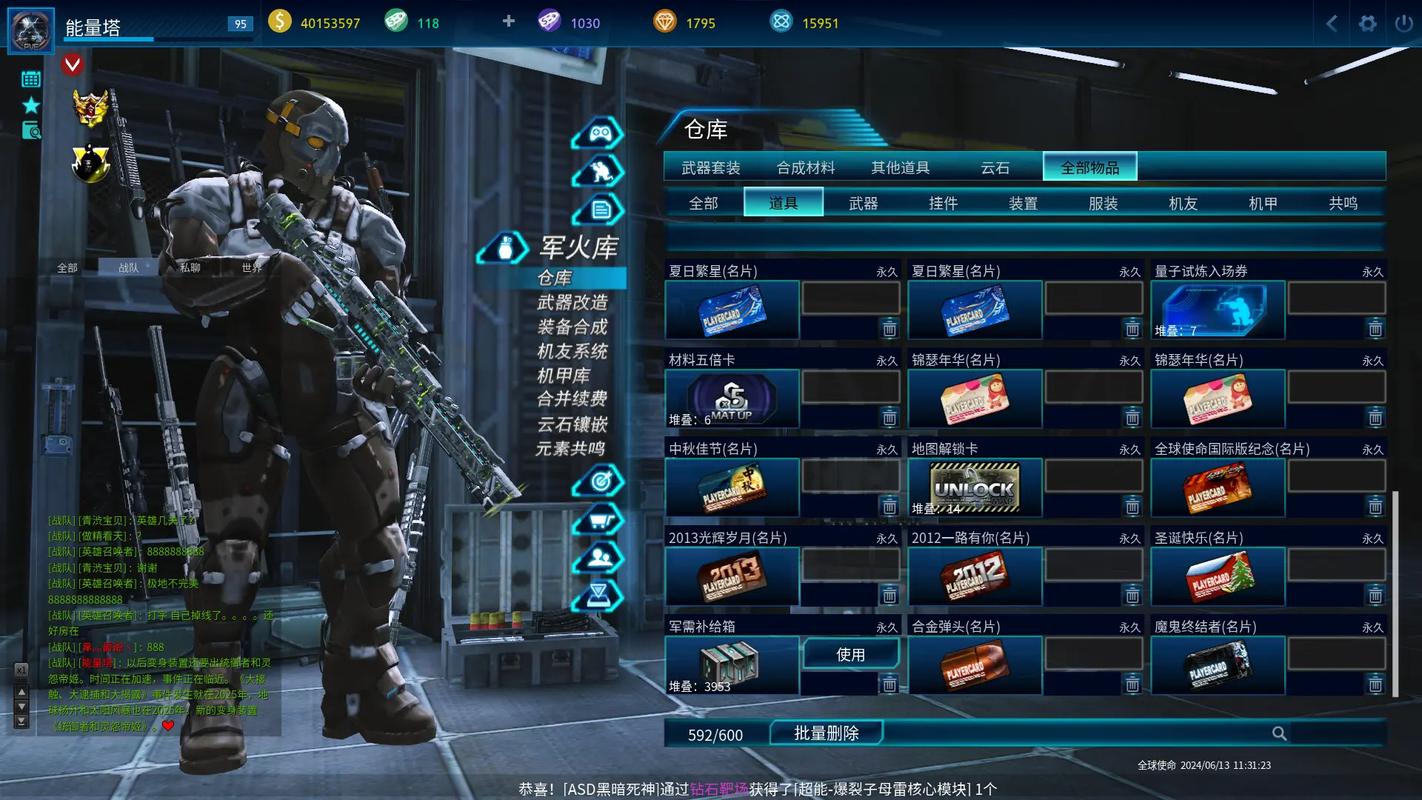Image resolution: width=1422 pixels, height=800 pixels.
Task: Click the 批量删除 bulk delete button
Action: (x=826, y=733)
